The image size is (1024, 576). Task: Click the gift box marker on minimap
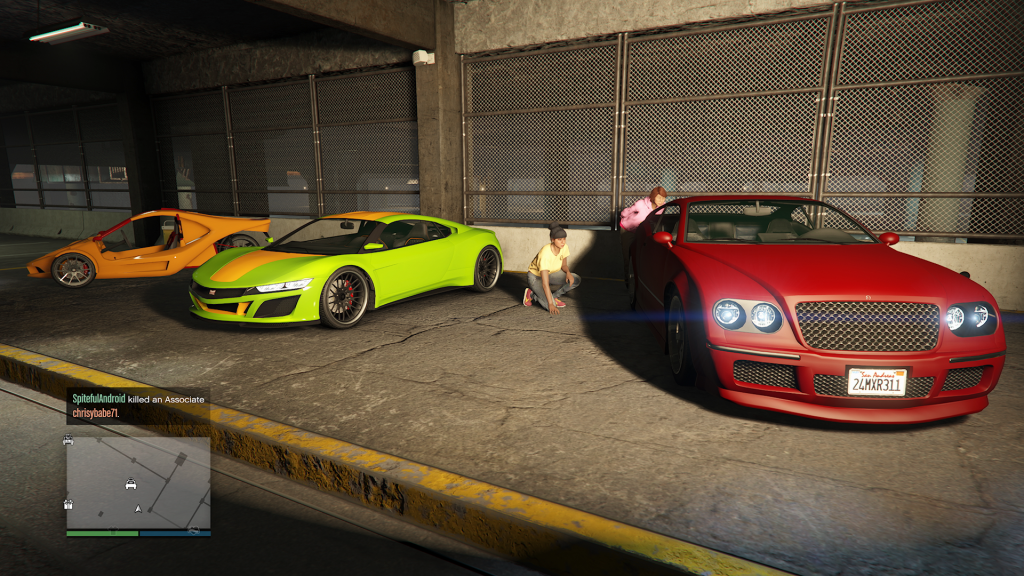pos(68,504)
